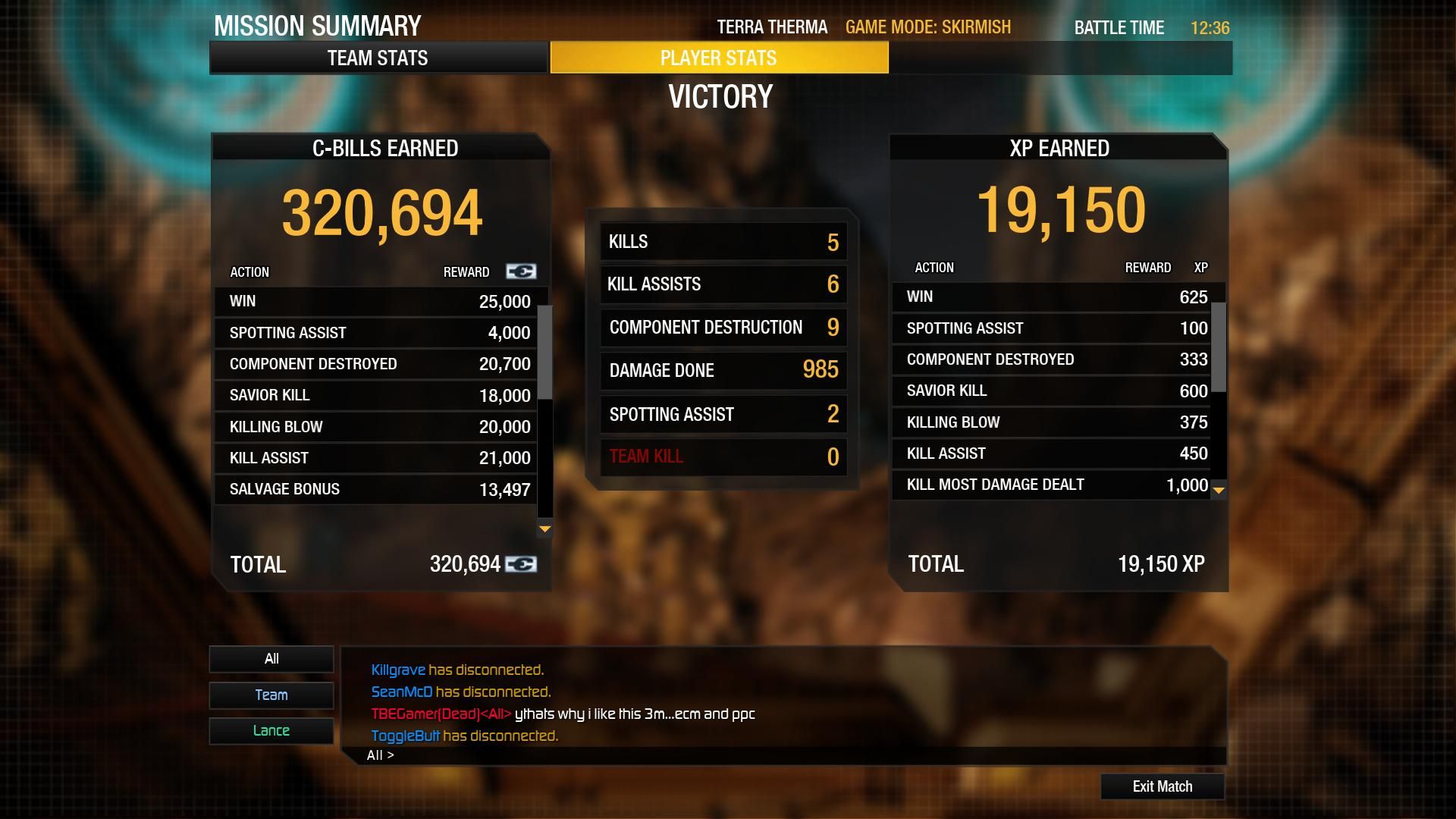Exit the match

[x=1162, y=786]
